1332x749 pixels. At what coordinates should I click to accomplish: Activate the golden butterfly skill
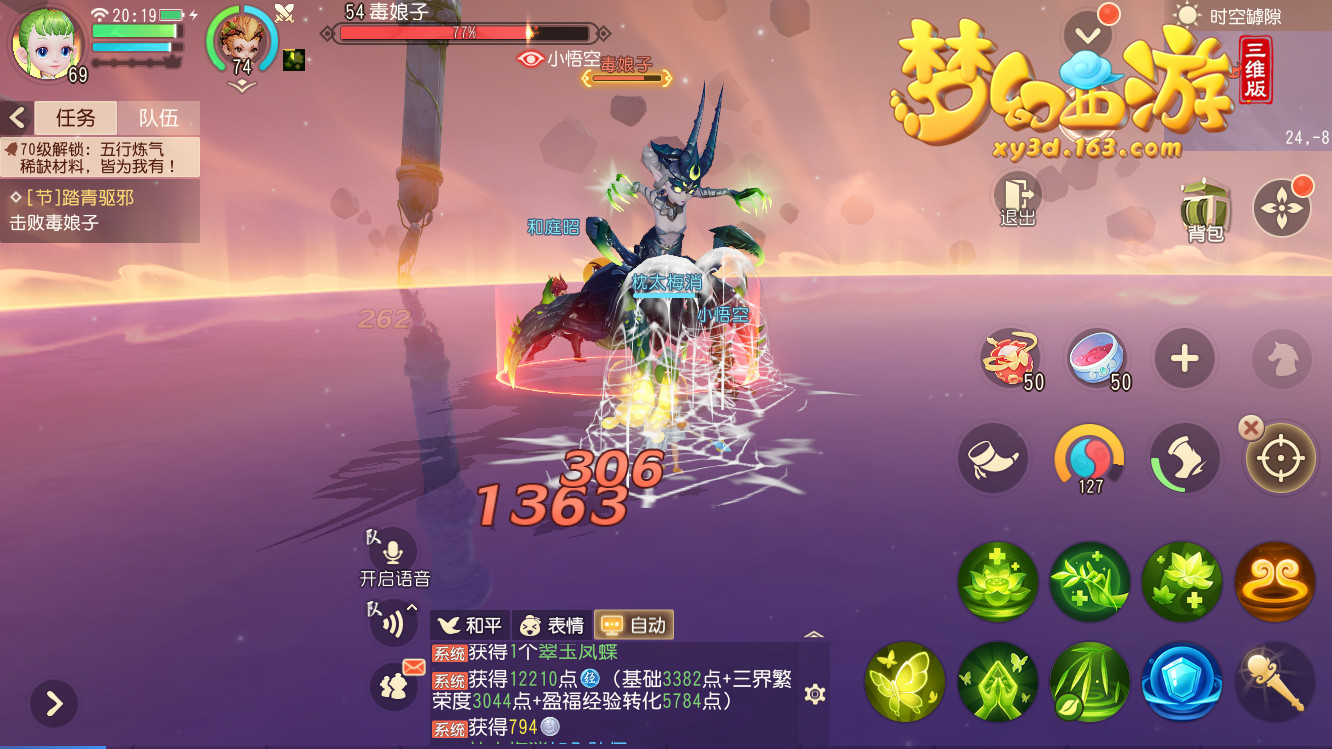click(x=905, y=682)
